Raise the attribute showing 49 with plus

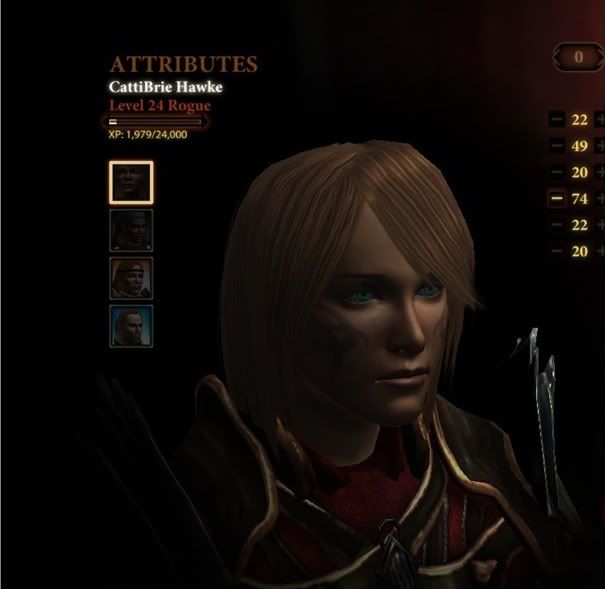tap(600, 146)
